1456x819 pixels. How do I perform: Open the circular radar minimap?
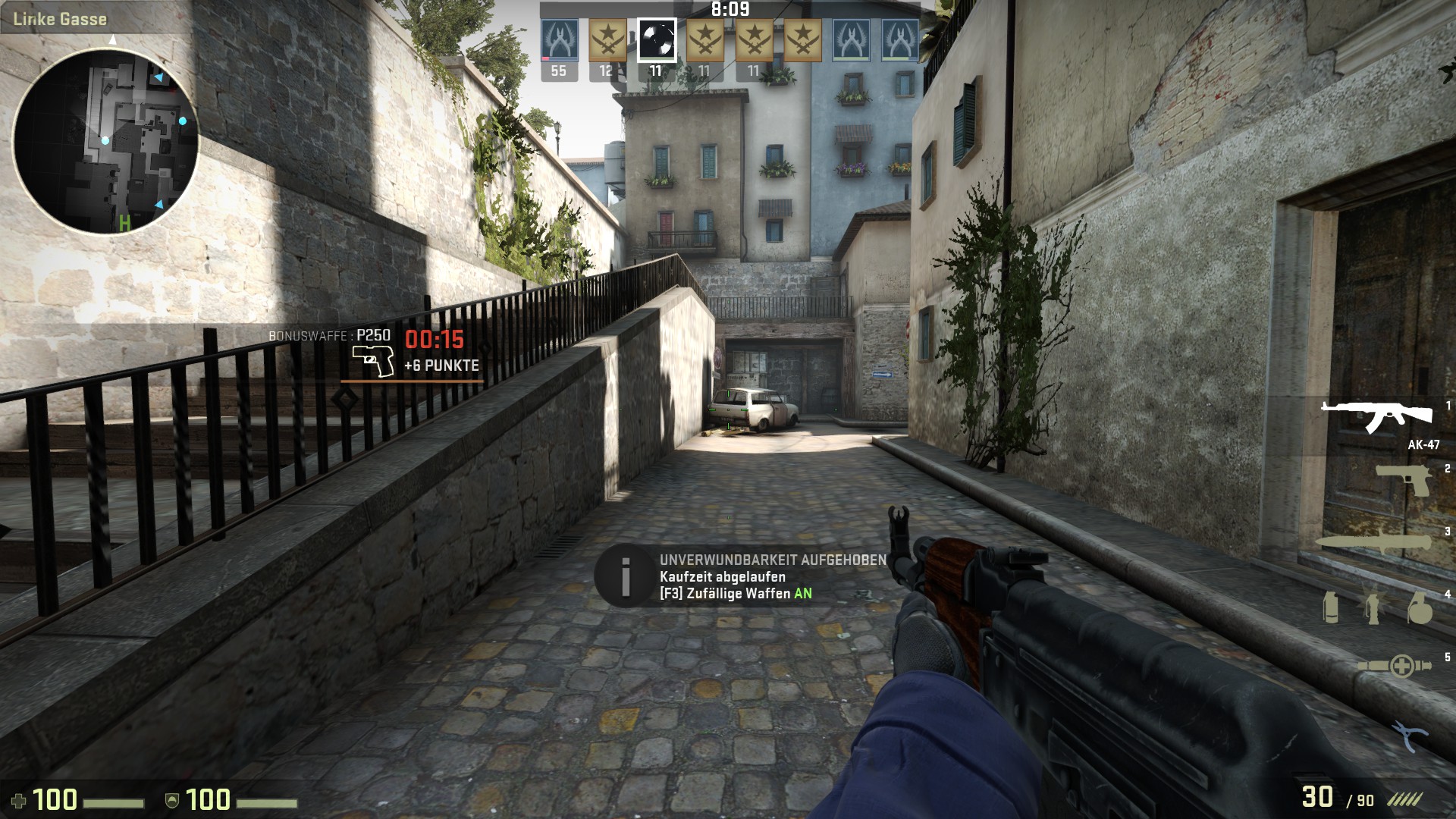click(105, 140)
